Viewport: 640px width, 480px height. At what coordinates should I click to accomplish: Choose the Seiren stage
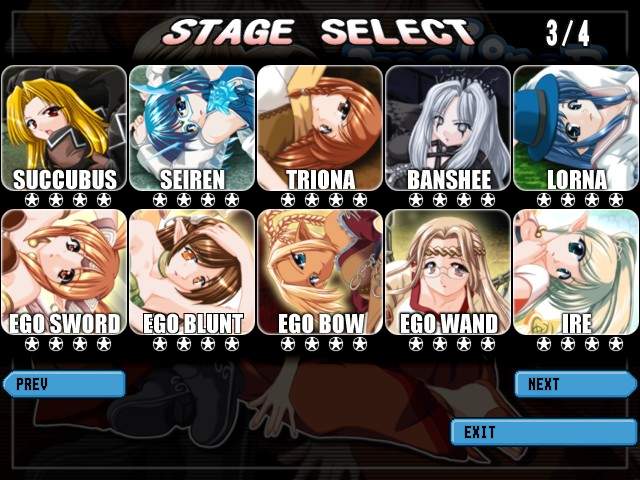pyautogui.click(x=192, y=128)
